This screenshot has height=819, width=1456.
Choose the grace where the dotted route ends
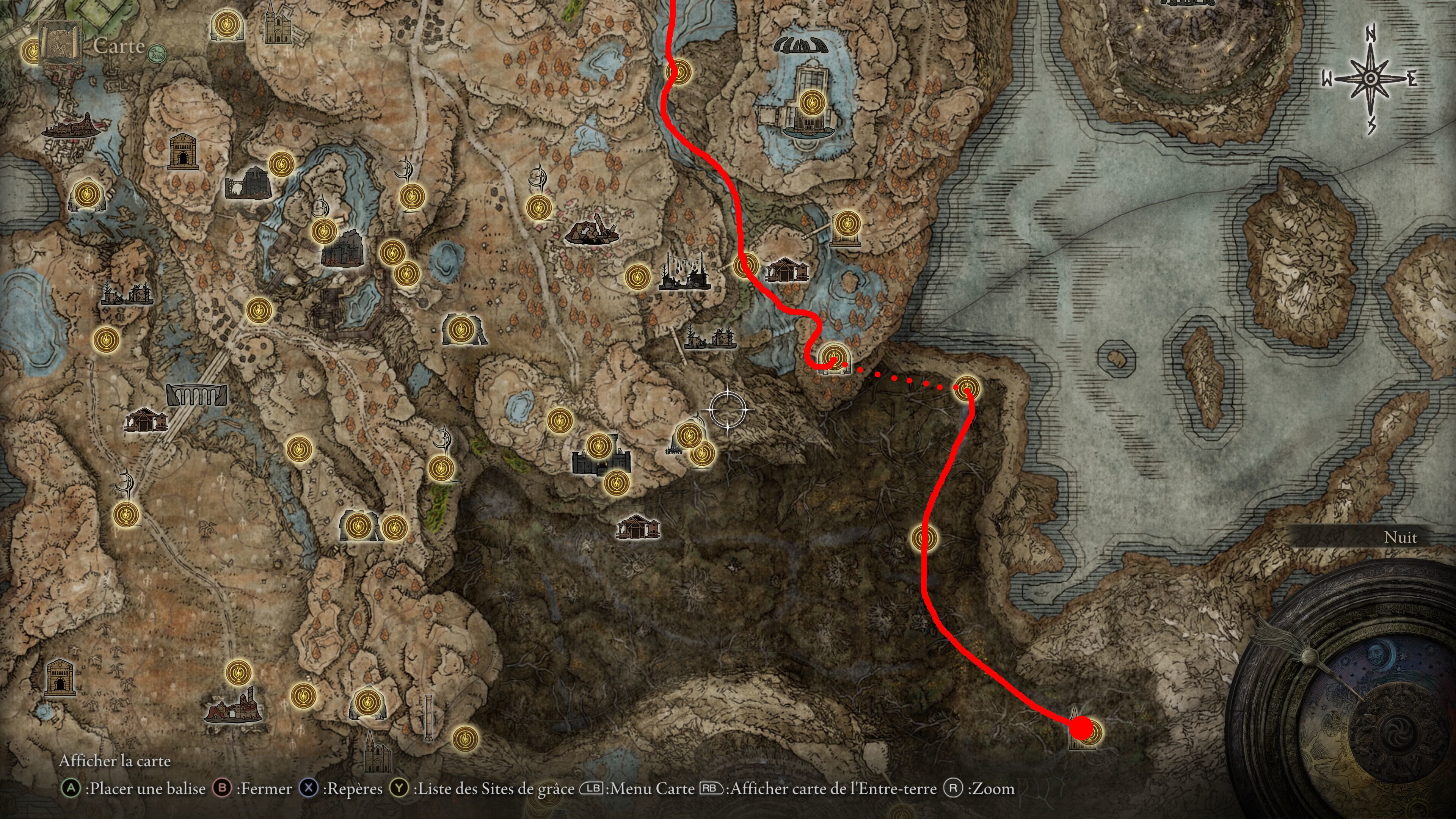point(966,388)
